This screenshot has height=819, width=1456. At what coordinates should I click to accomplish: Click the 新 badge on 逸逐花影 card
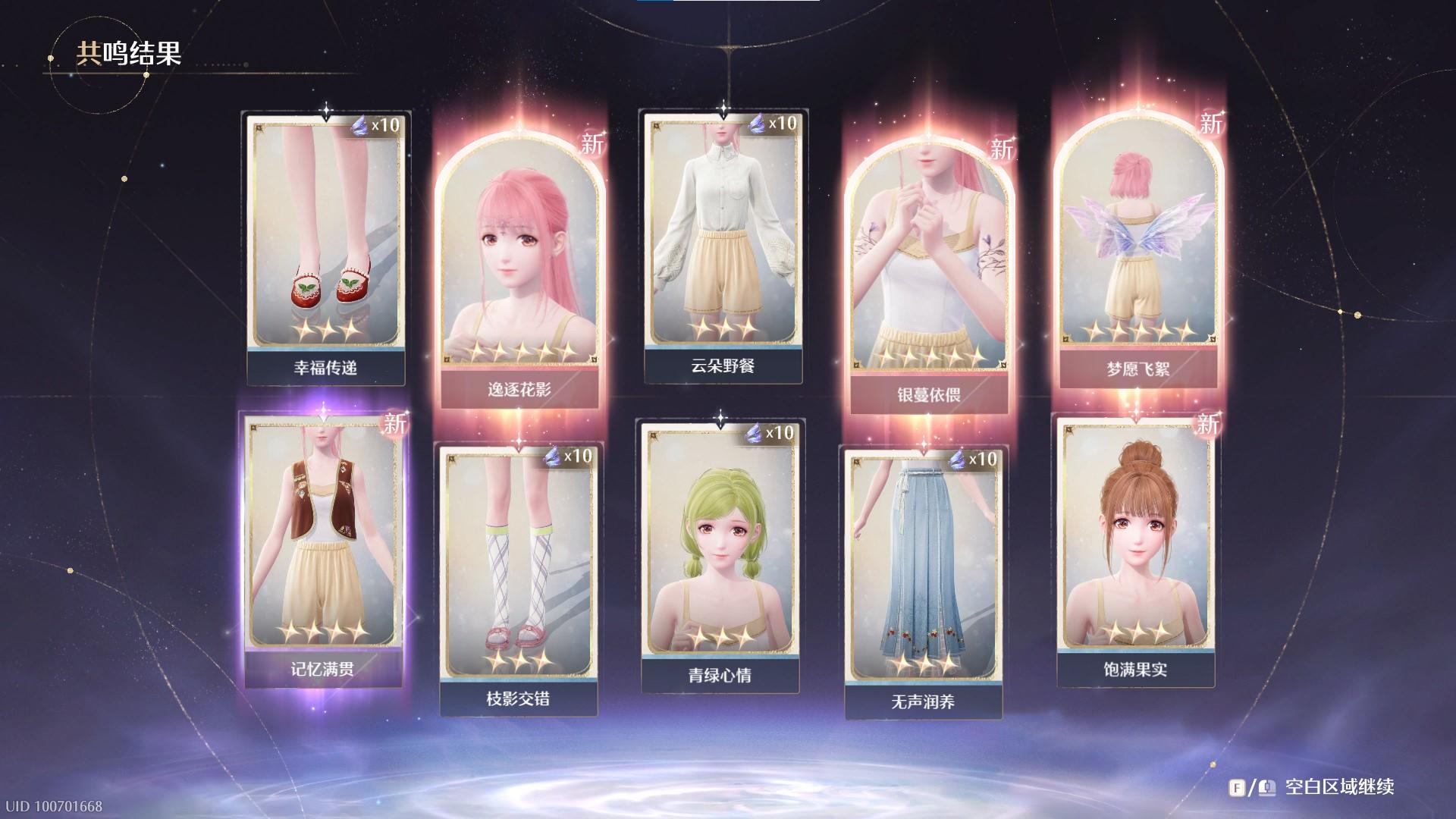pyautogui.click(x=595, y=143)
